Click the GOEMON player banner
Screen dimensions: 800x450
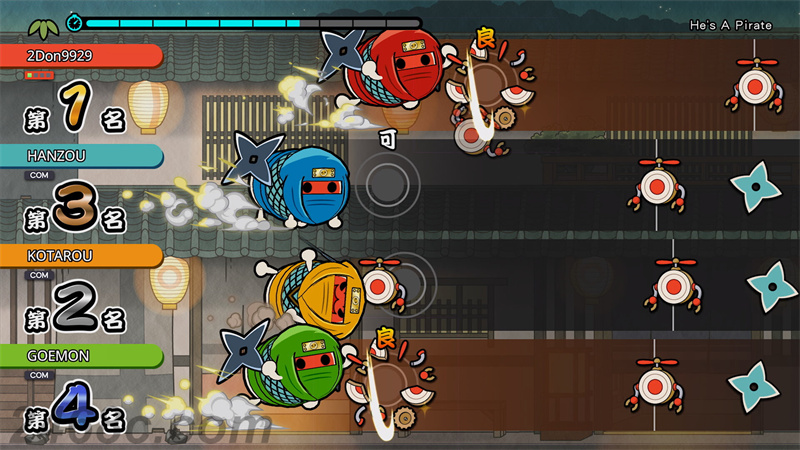(x=80, y=356)
